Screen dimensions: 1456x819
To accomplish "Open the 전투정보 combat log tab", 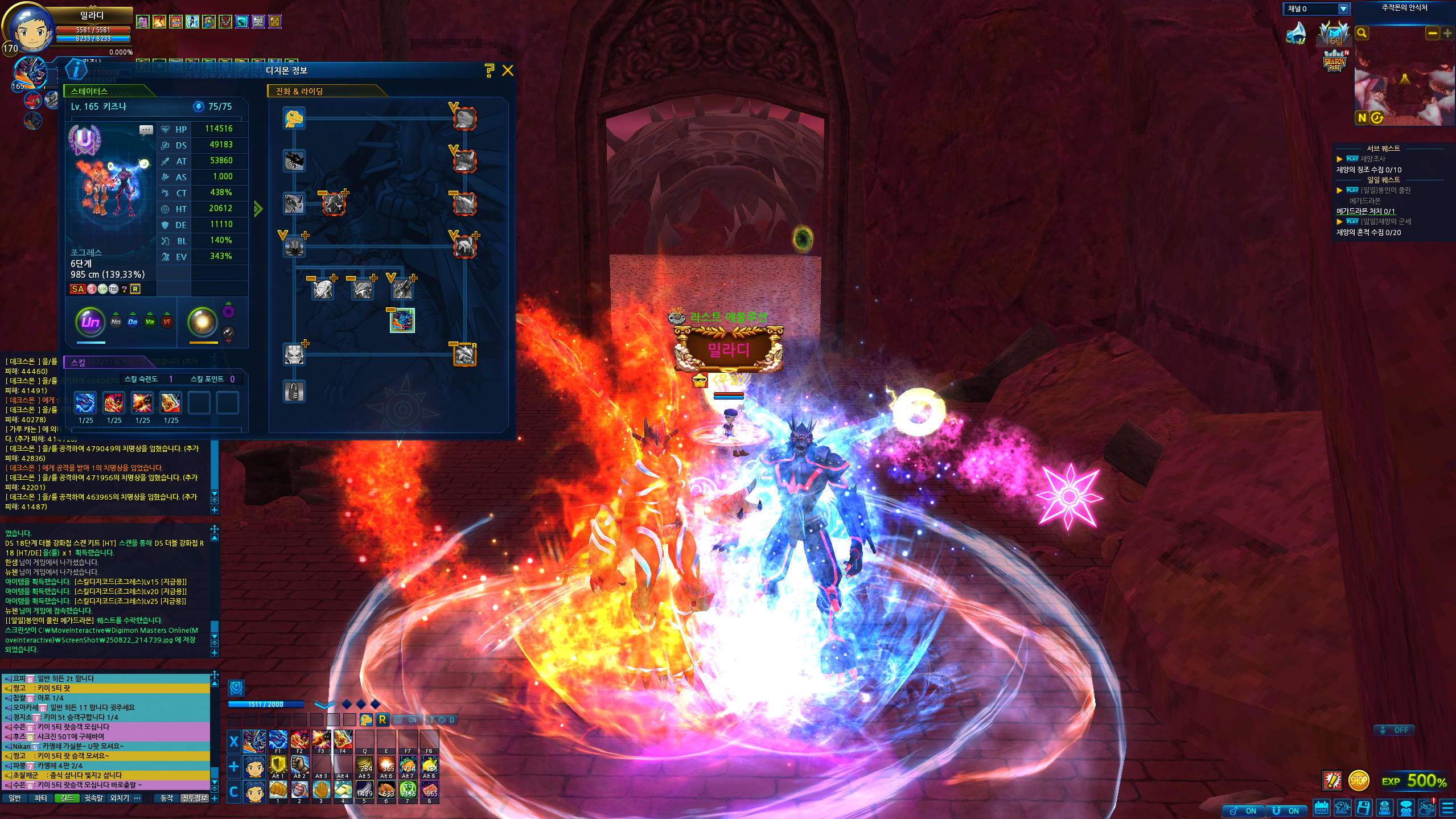I will coord(195,798).
